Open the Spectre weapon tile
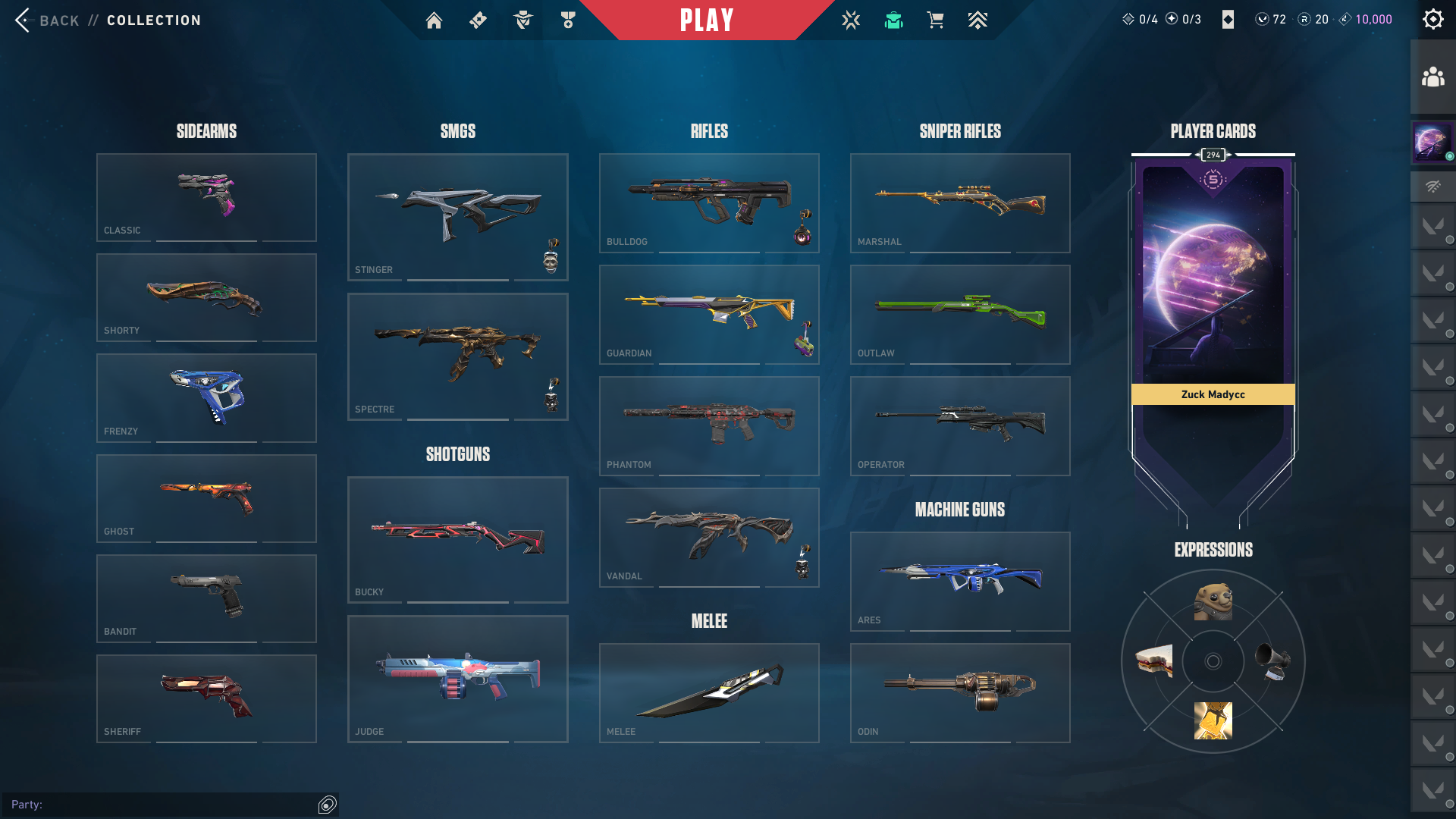Viewport: 1456px width, 819px height. [457, 356]
